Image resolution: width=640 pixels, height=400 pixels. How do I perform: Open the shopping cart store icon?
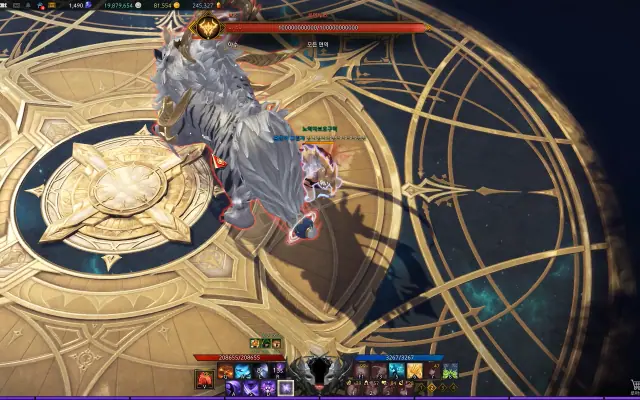[x=632, y=384]
